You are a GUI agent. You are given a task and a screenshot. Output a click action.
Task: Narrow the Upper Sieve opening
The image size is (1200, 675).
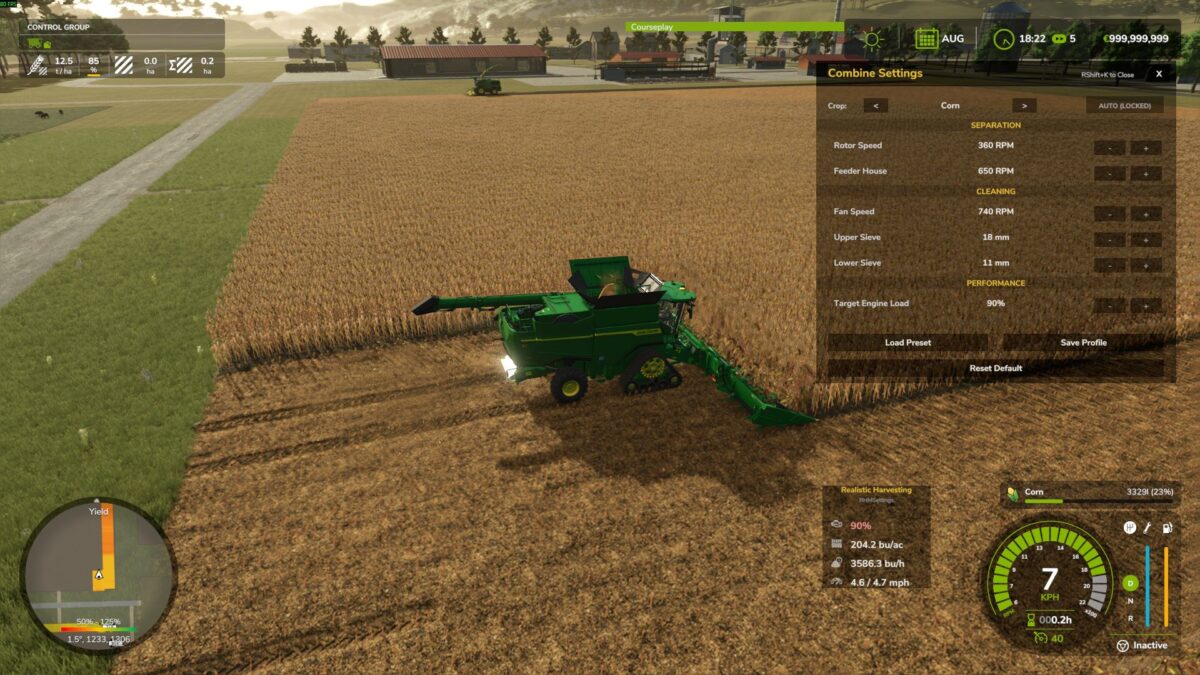1109,239
